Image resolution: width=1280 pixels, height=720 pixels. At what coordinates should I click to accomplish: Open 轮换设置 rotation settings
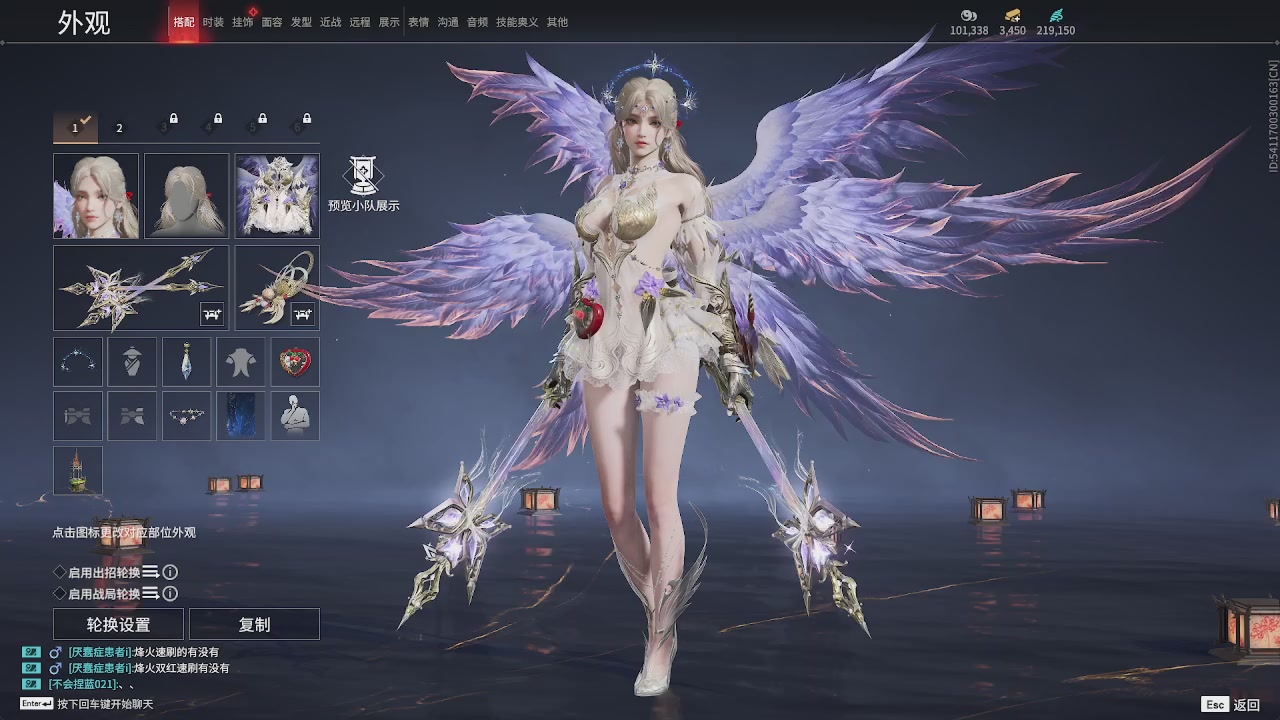[118, 624]
